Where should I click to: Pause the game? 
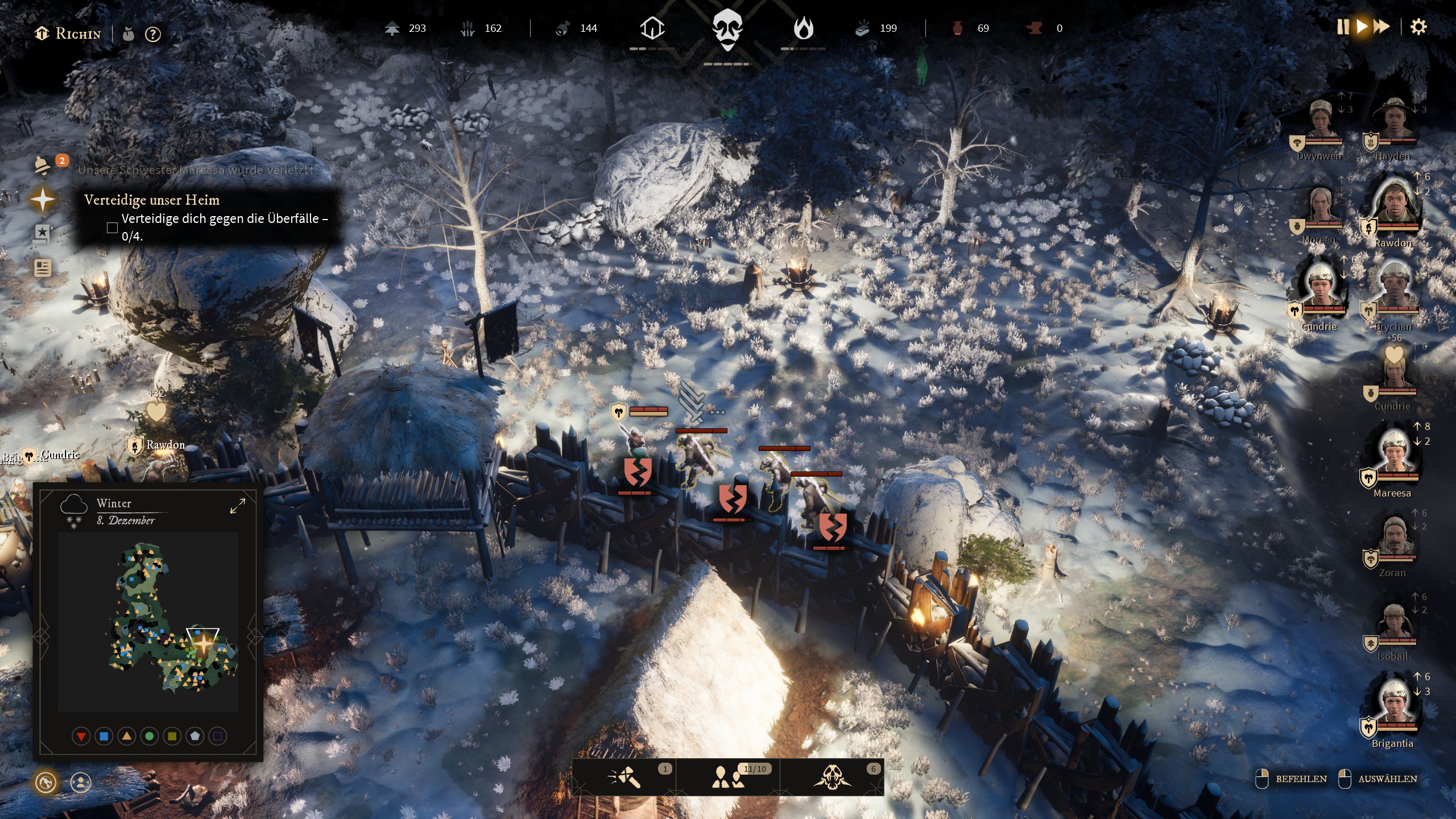click(x=1342, y=27)
